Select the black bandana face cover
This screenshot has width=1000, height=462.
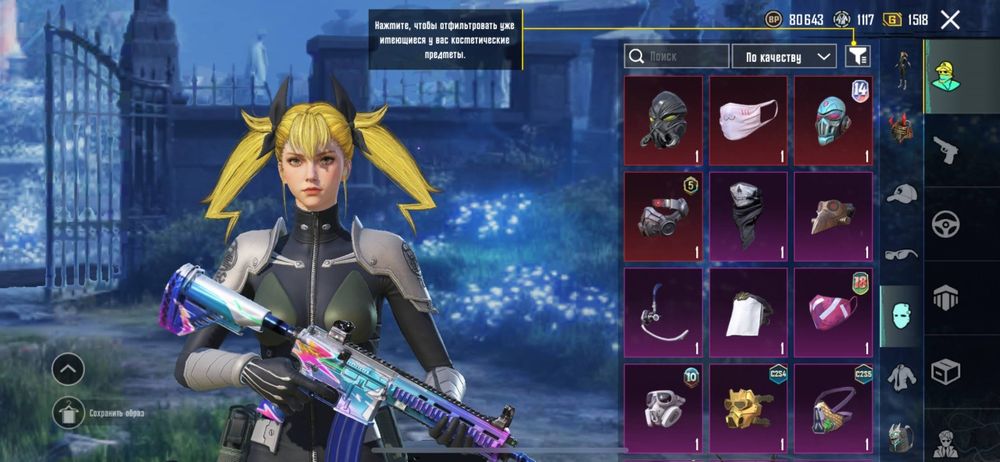pyautogui.click(x=748, y=216)
